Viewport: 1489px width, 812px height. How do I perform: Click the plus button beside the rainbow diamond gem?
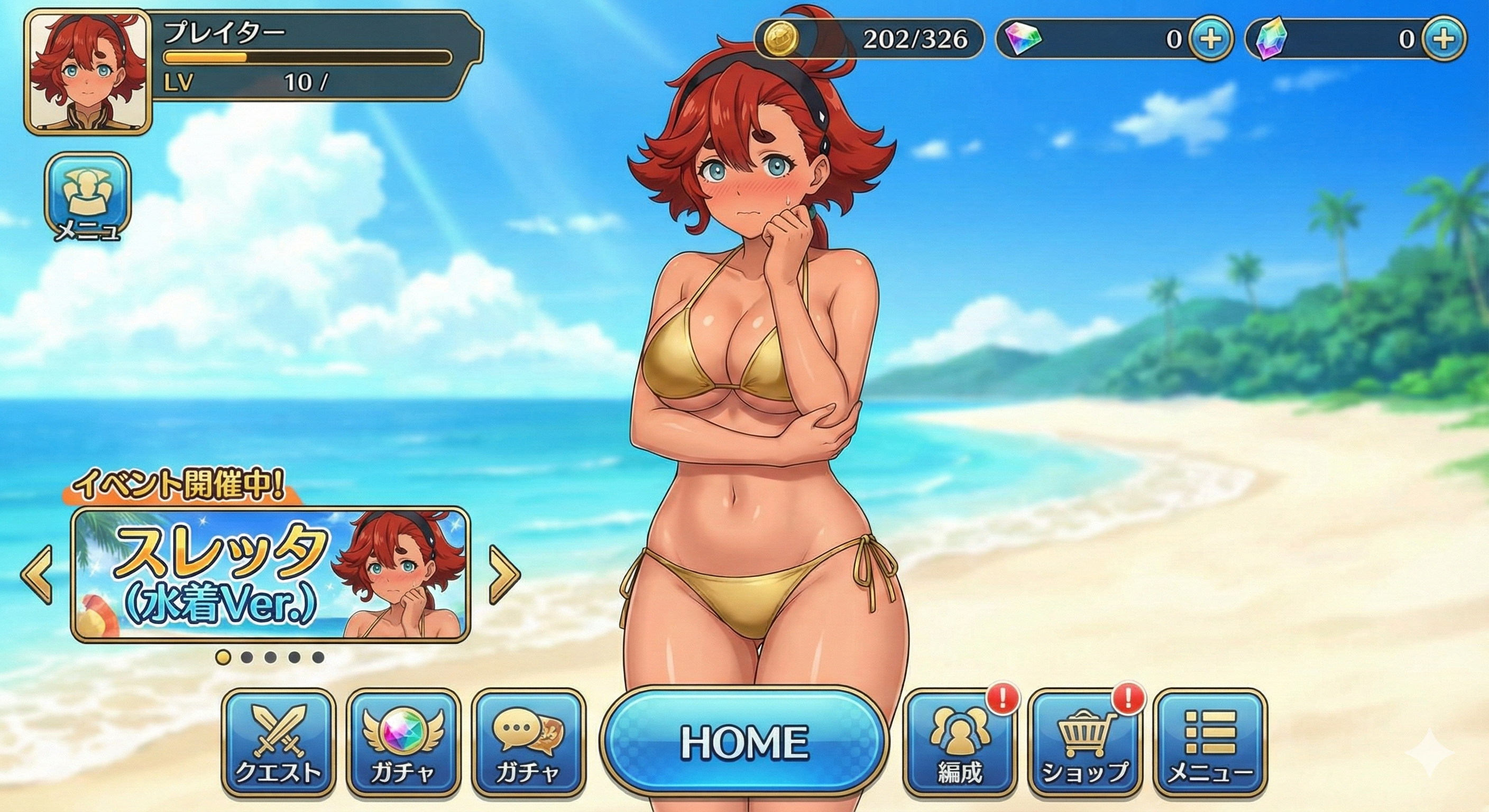(1211, 39)
